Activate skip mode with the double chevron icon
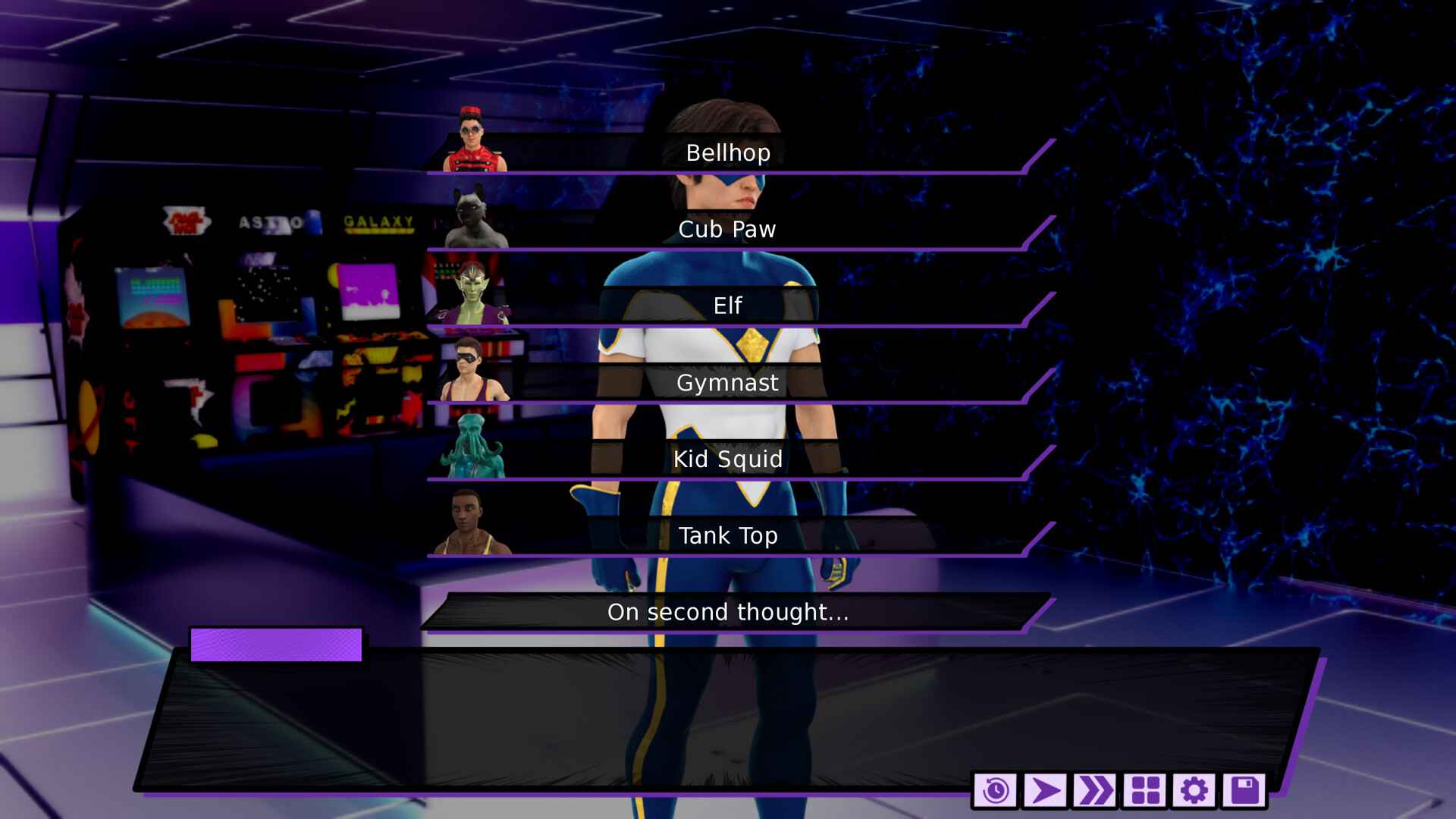This screenshot has width=1456, height=819. pos(1096,791)
